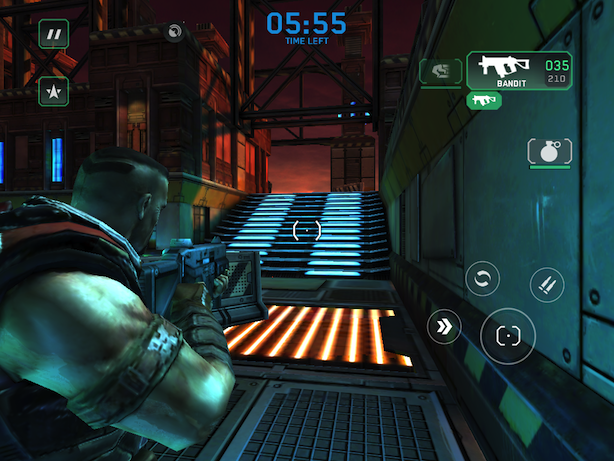Open the star scoreboard button
This screenshot has height=461, width=614.
click(x=54, y=92)
